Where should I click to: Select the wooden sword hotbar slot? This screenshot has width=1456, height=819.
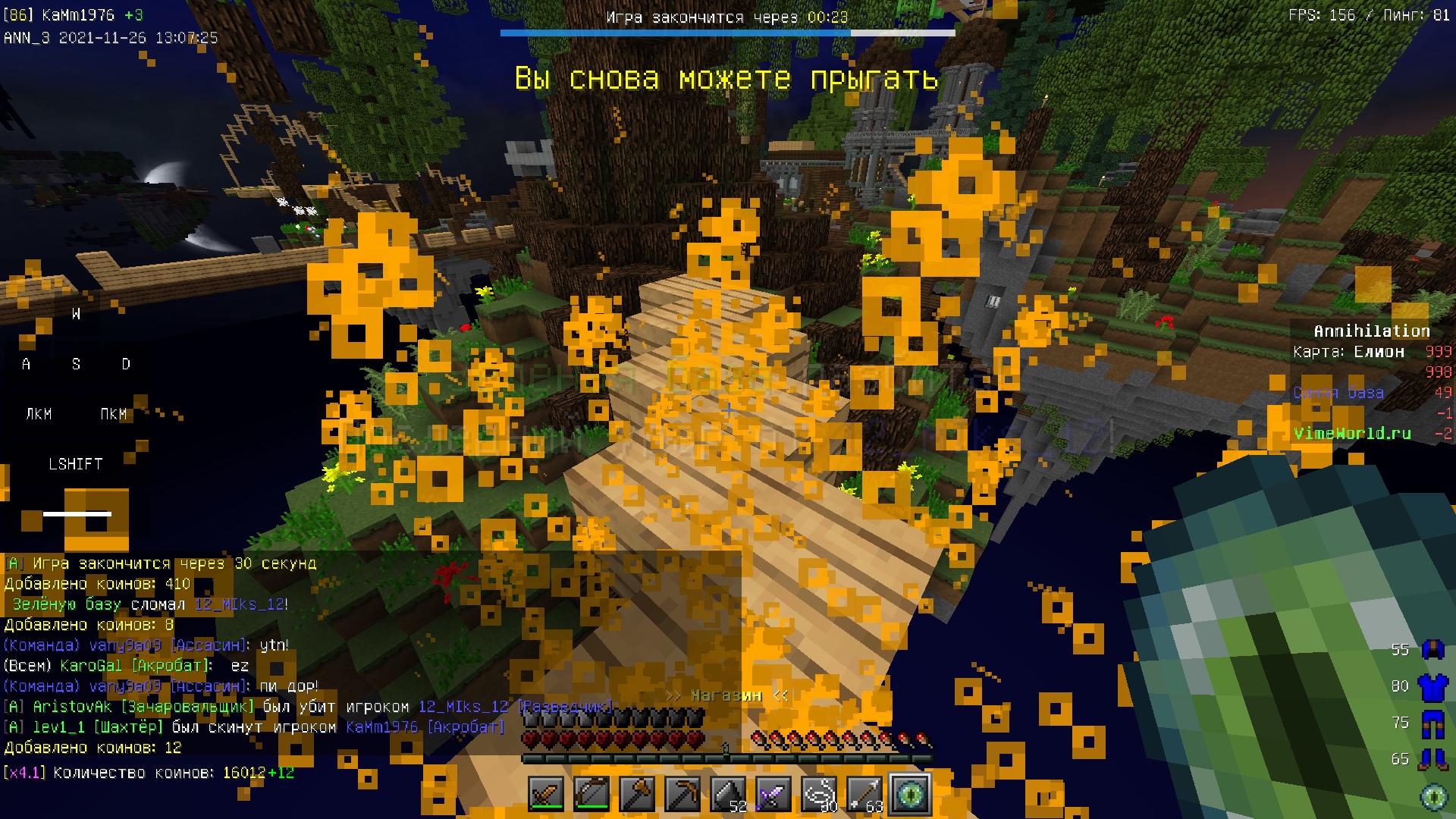546,795
